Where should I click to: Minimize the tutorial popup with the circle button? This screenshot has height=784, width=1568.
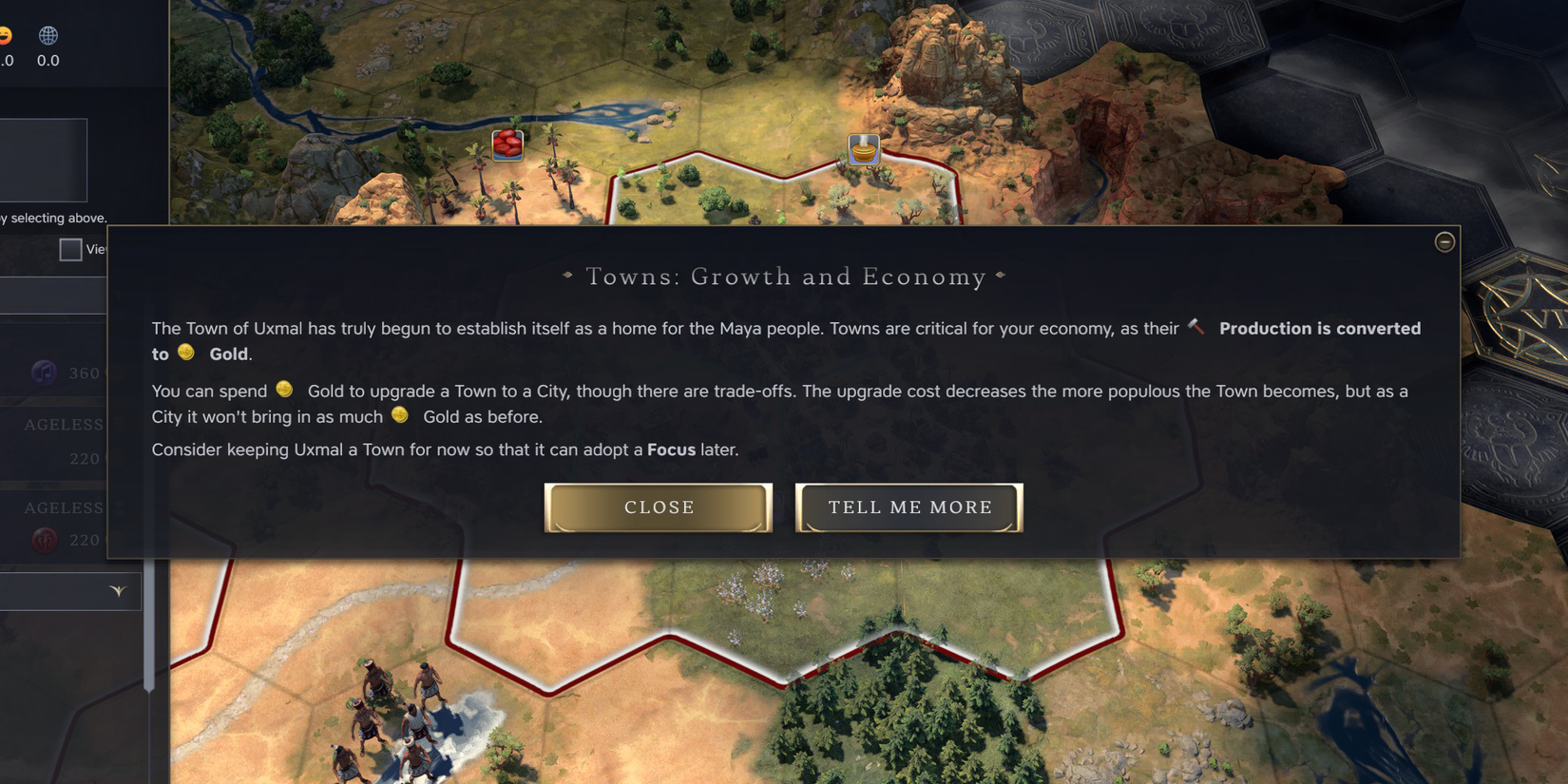tap(1444, 242)
